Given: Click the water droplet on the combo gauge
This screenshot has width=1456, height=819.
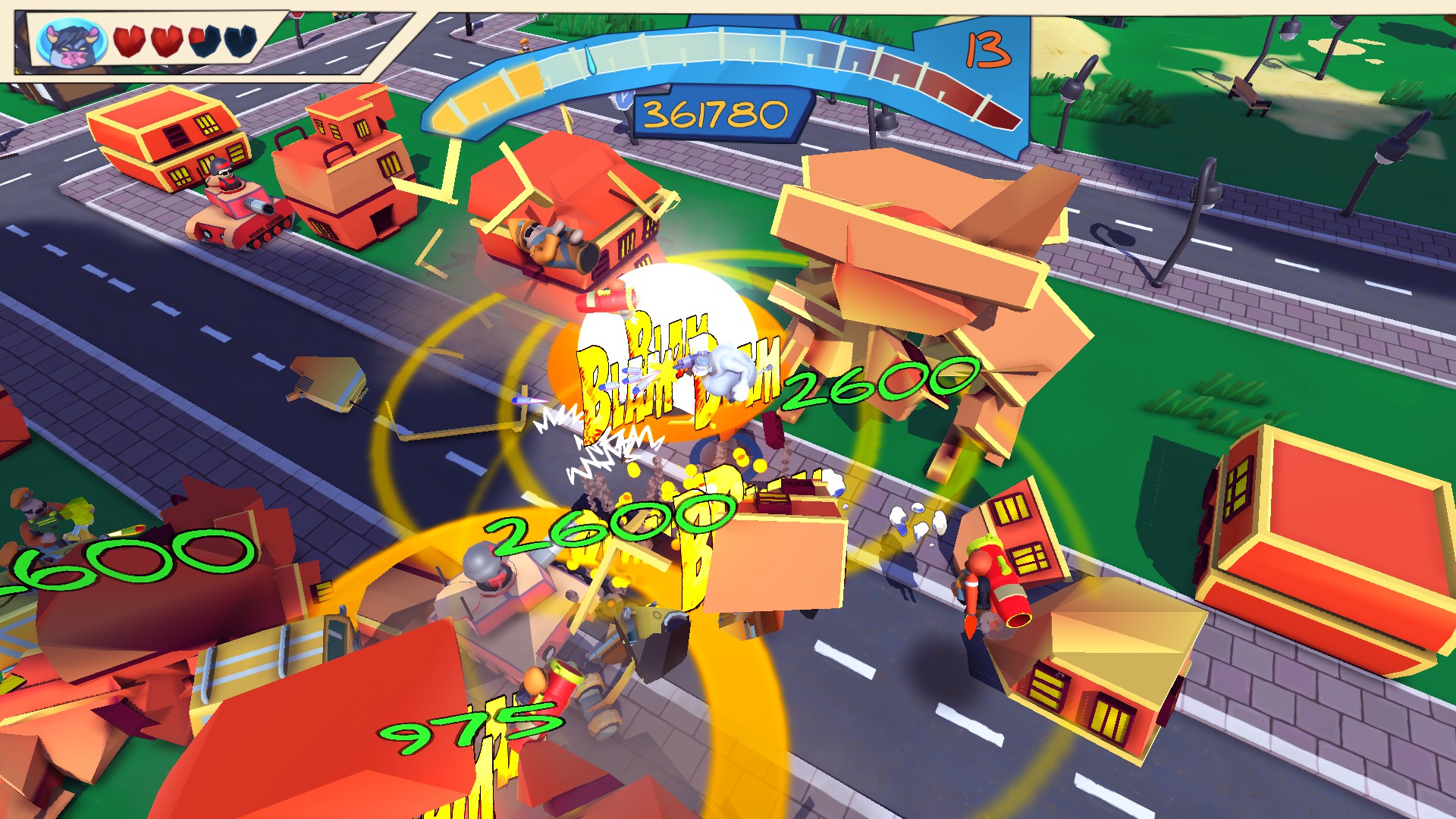Looking at the screenshot, I should pos(590,59).
